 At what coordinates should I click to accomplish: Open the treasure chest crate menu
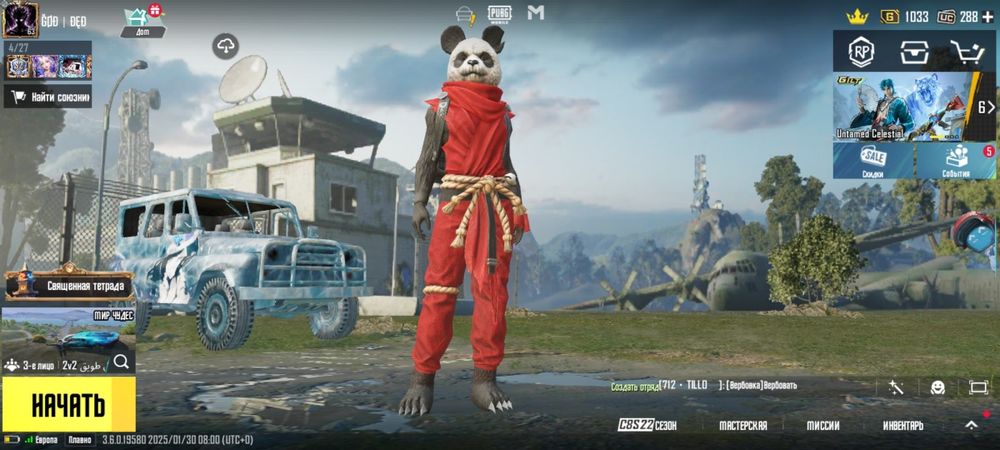tap(914, 51)
